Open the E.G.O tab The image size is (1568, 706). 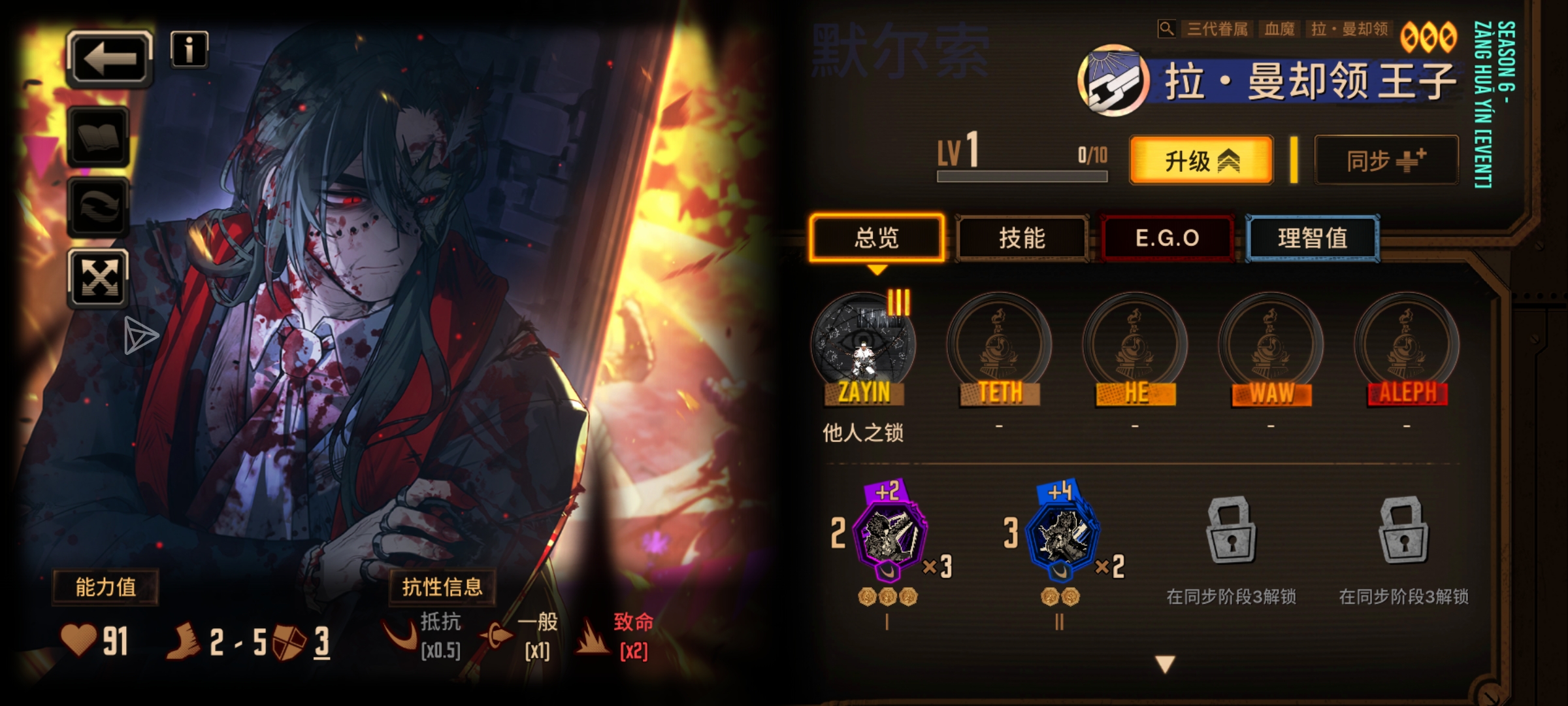1166,239
